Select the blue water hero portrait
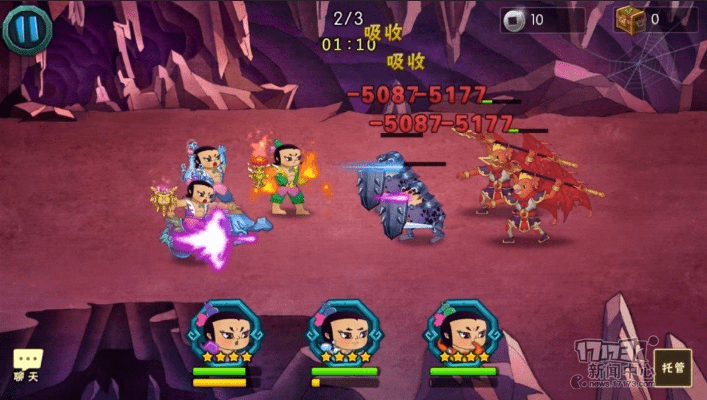 click(x=342, y=332)
